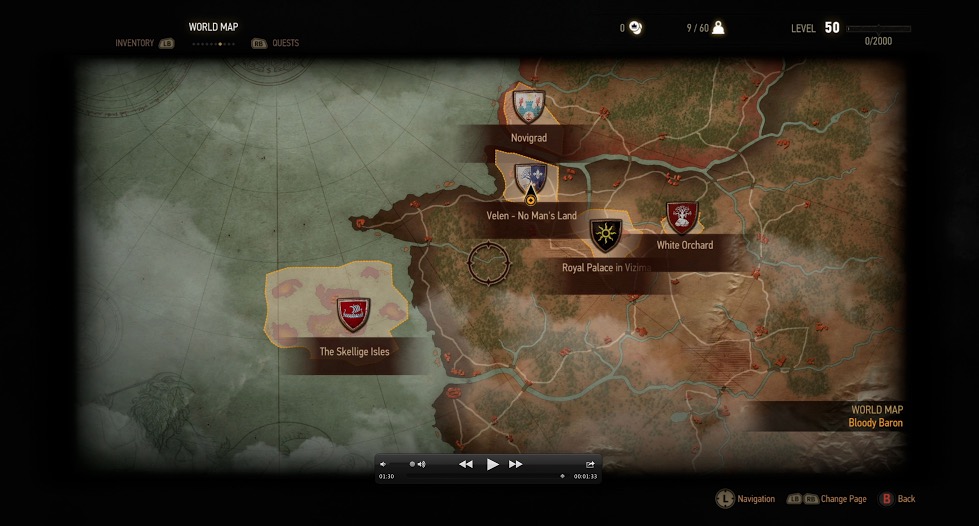Image resolution: width=979 pixels, height=526 pixels.
Task: Switch to the Quests page
Action: tap(285, 43)
